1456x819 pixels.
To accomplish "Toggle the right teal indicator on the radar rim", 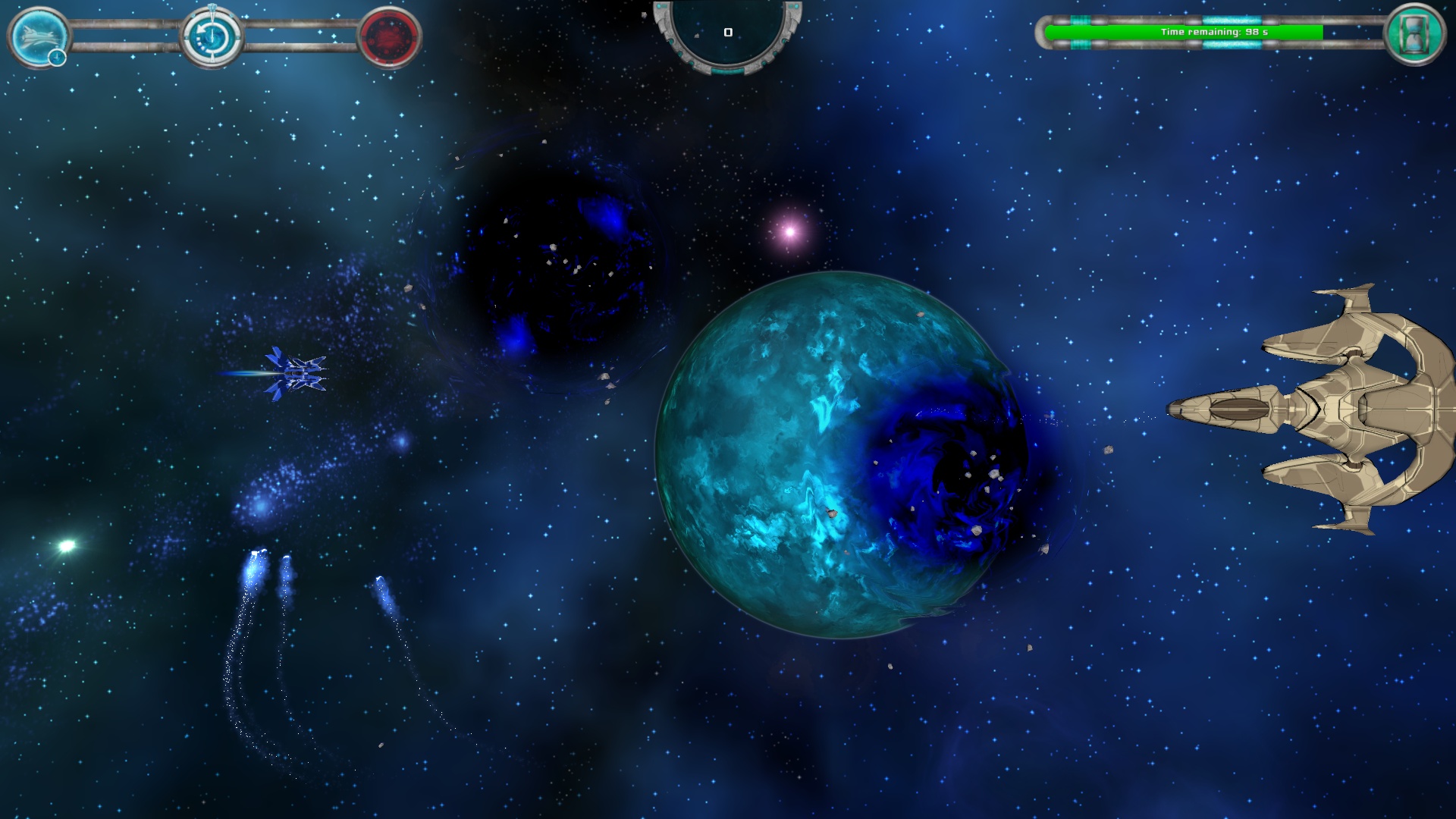I will [x=796, y=6].
